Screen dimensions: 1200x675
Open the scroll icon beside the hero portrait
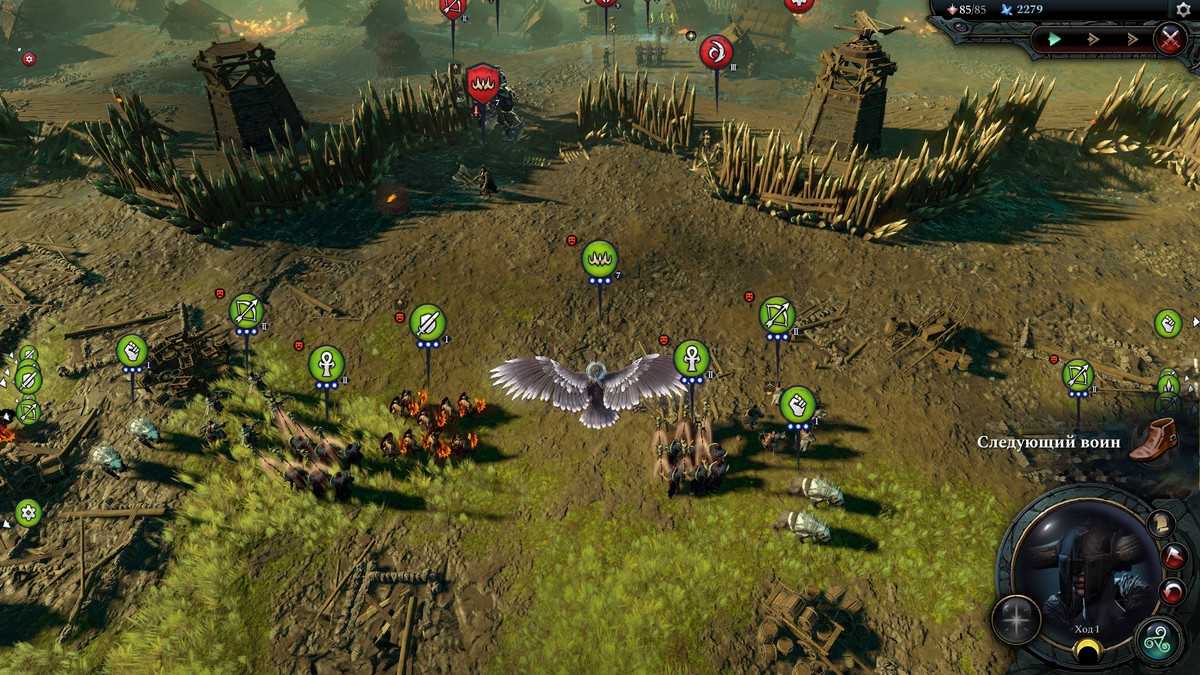pos(1160,524)
